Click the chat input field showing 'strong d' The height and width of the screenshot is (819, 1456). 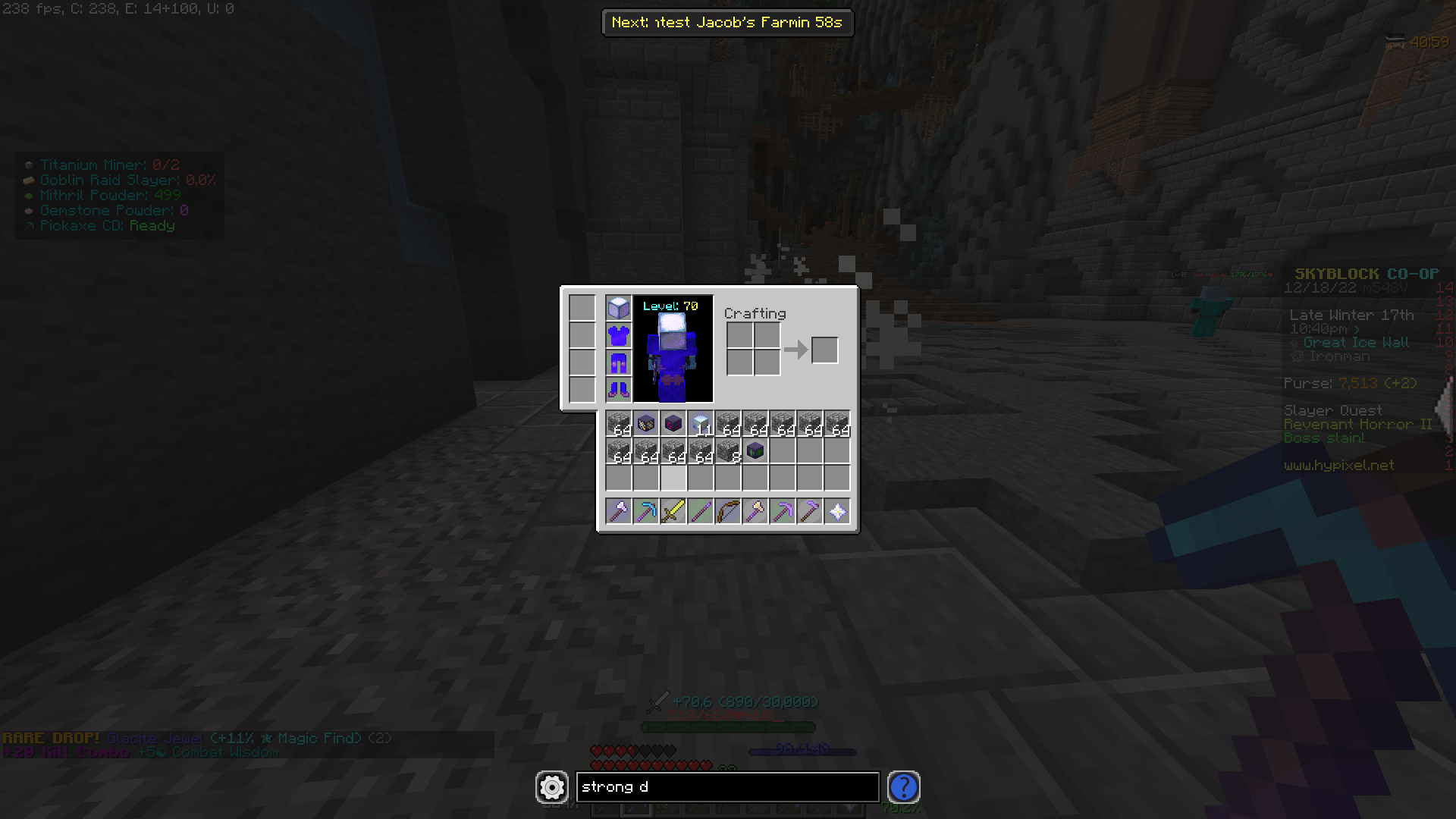726,787
